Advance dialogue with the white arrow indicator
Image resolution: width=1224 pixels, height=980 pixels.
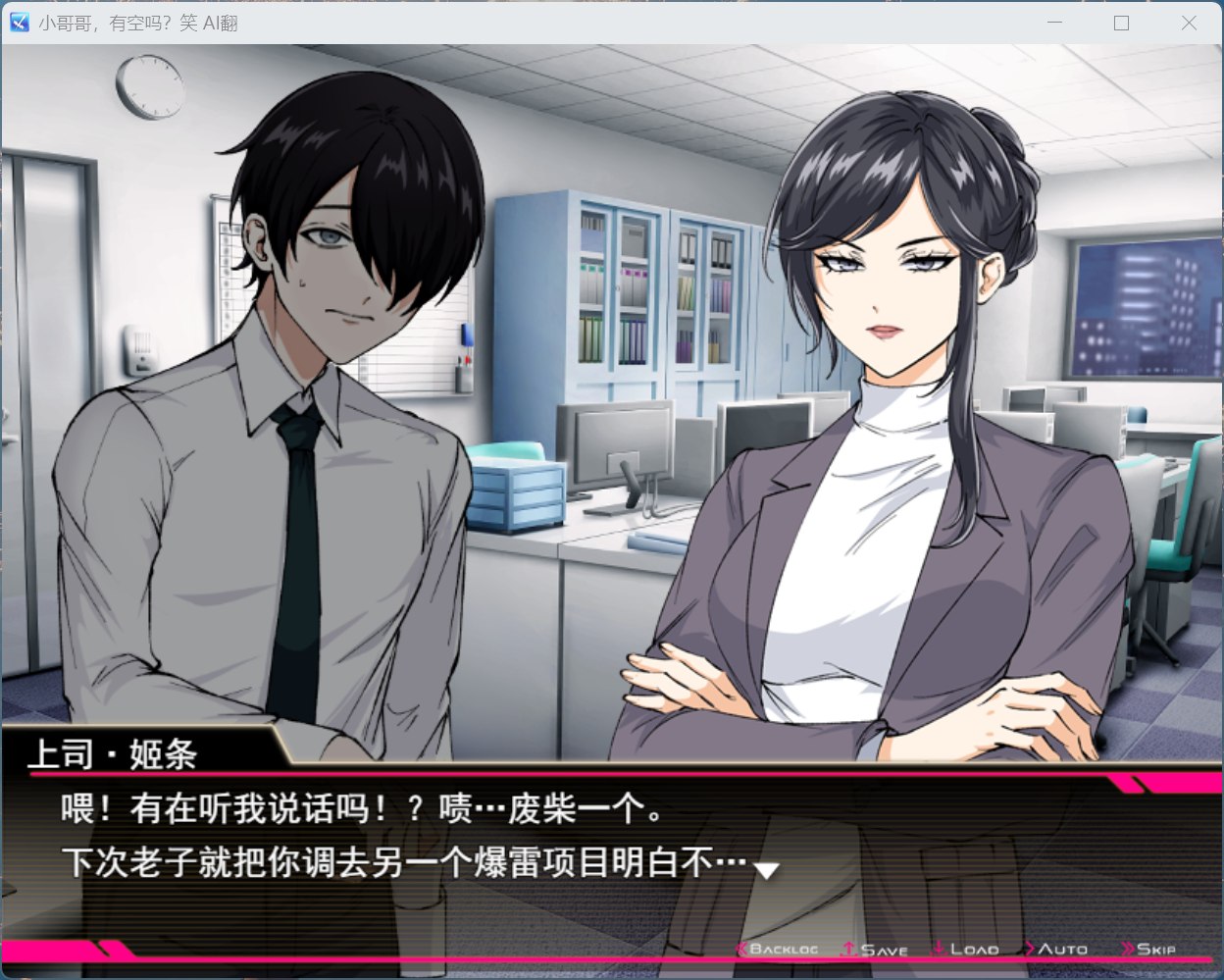pos(765,869)
